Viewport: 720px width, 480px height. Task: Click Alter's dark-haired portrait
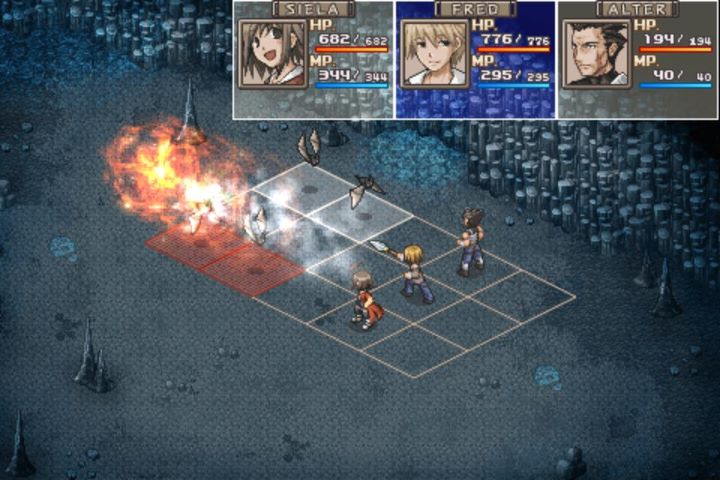point(596,54)
